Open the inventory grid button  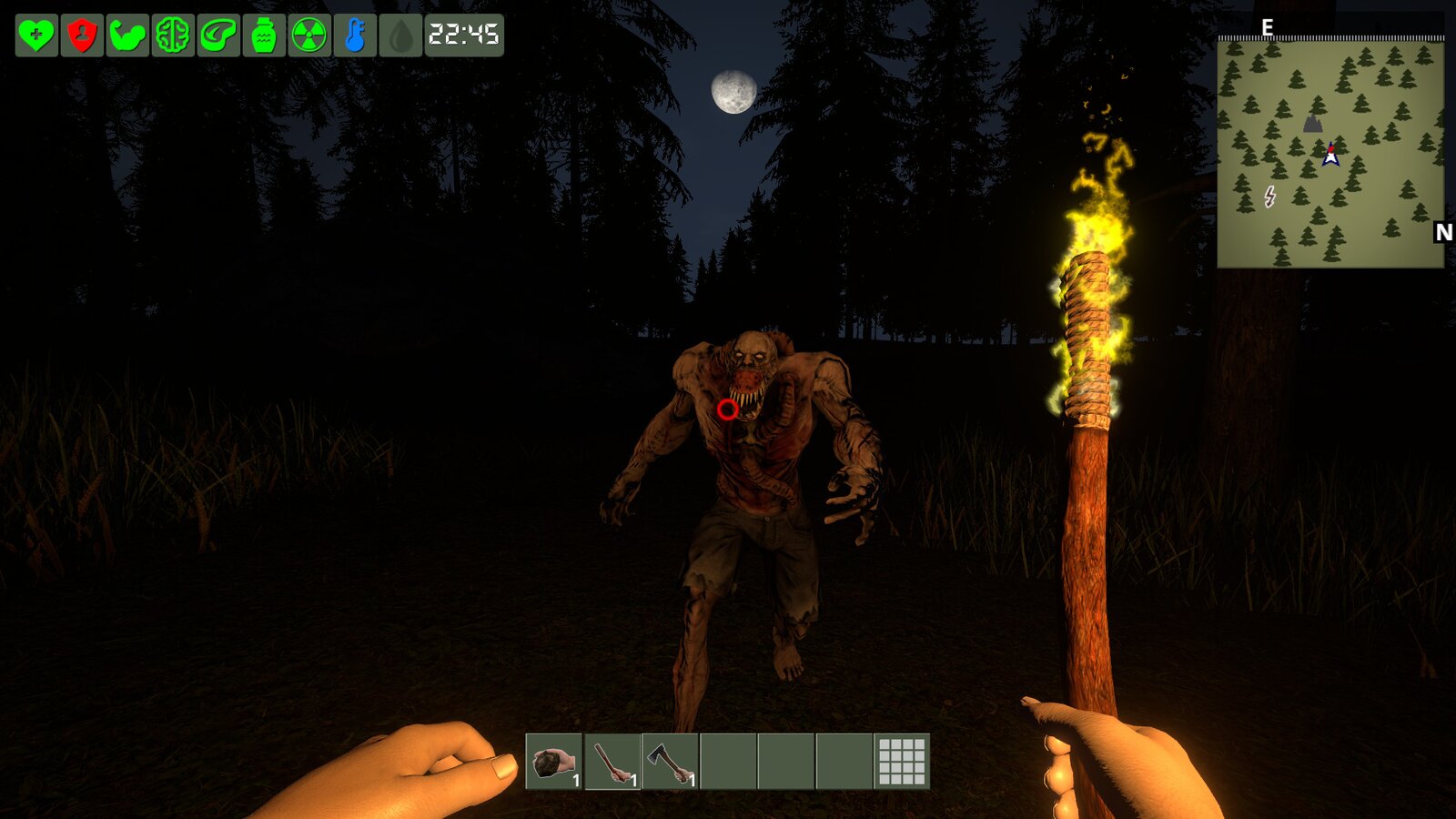pos(902,761)
